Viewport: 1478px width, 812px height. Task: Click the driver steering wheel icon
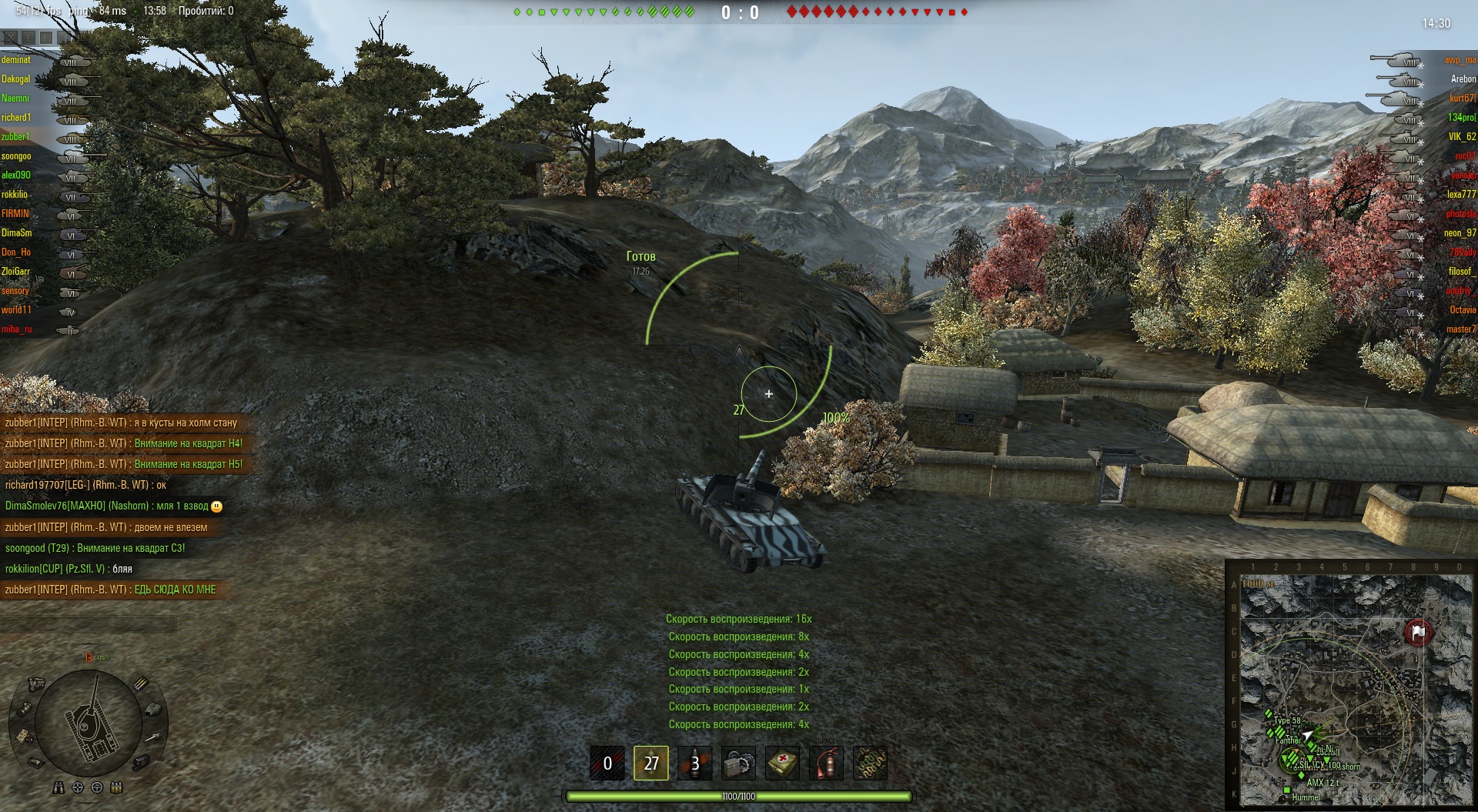point(97,787)
